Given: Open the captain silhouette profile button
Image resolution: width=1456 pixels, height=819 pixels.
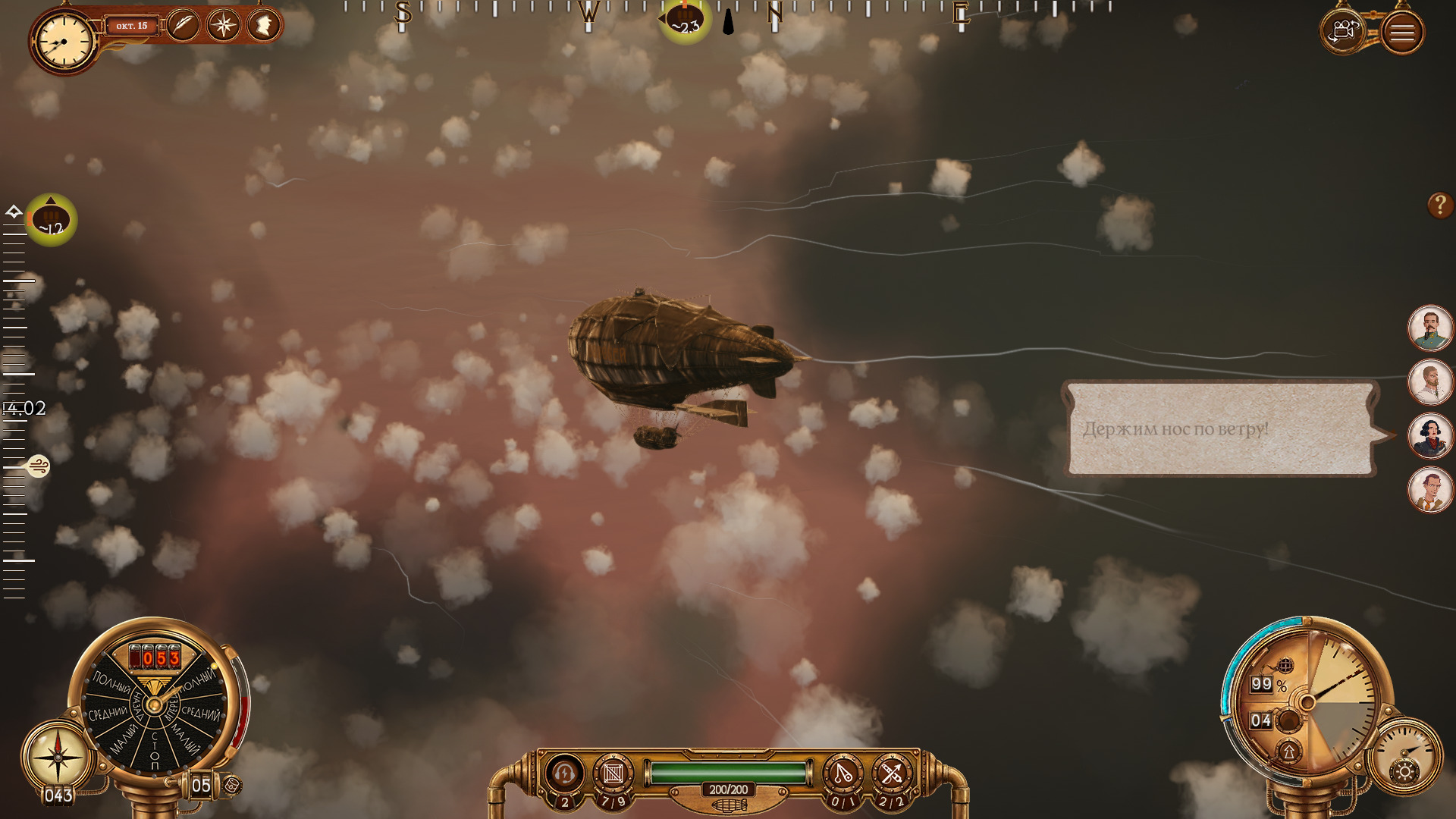Looking at the screenshot, I should pyautogui.click(x=263, y=25).
